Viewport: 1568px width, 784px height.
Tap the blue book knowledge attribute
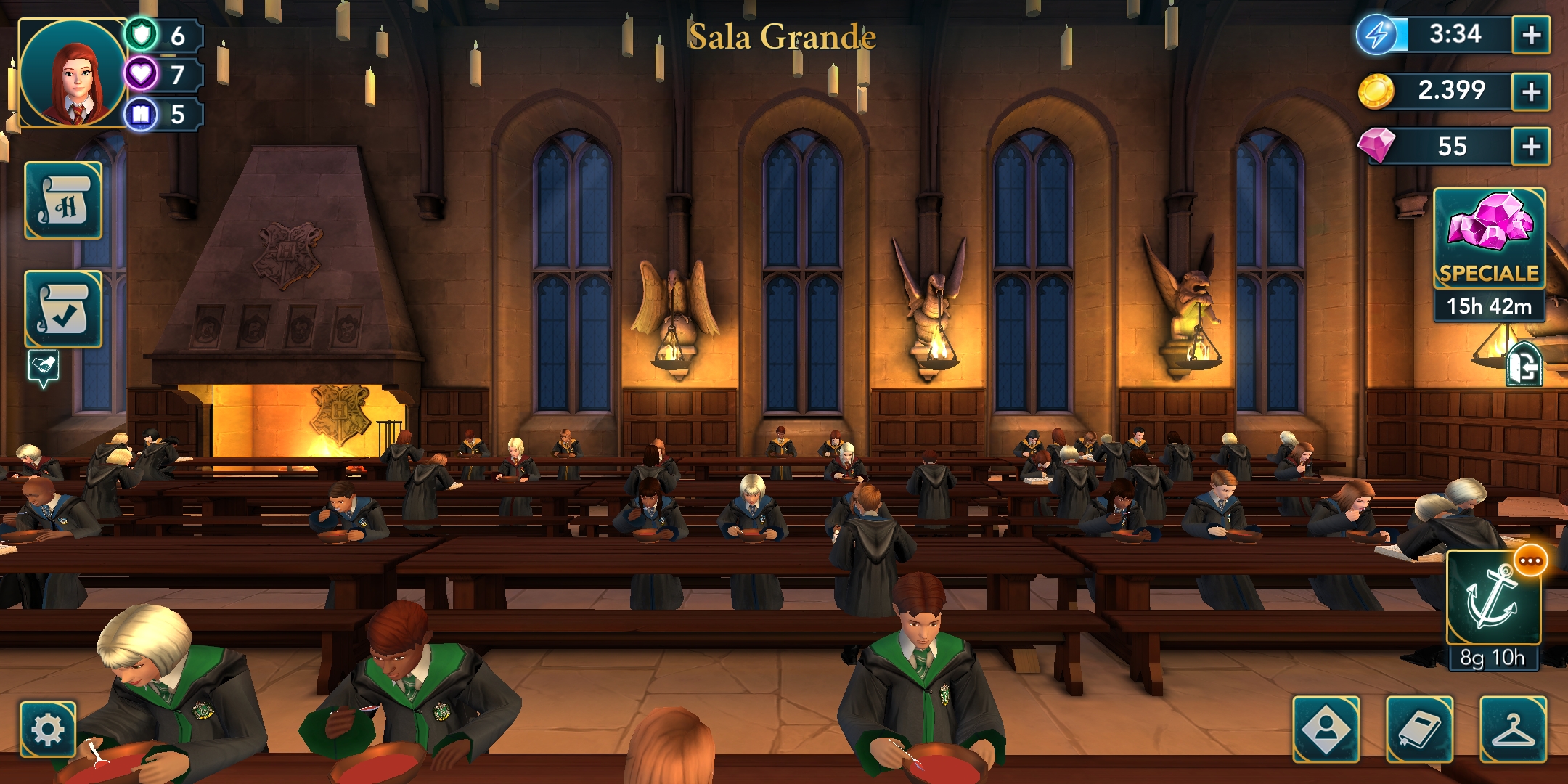tap(142, 114)
